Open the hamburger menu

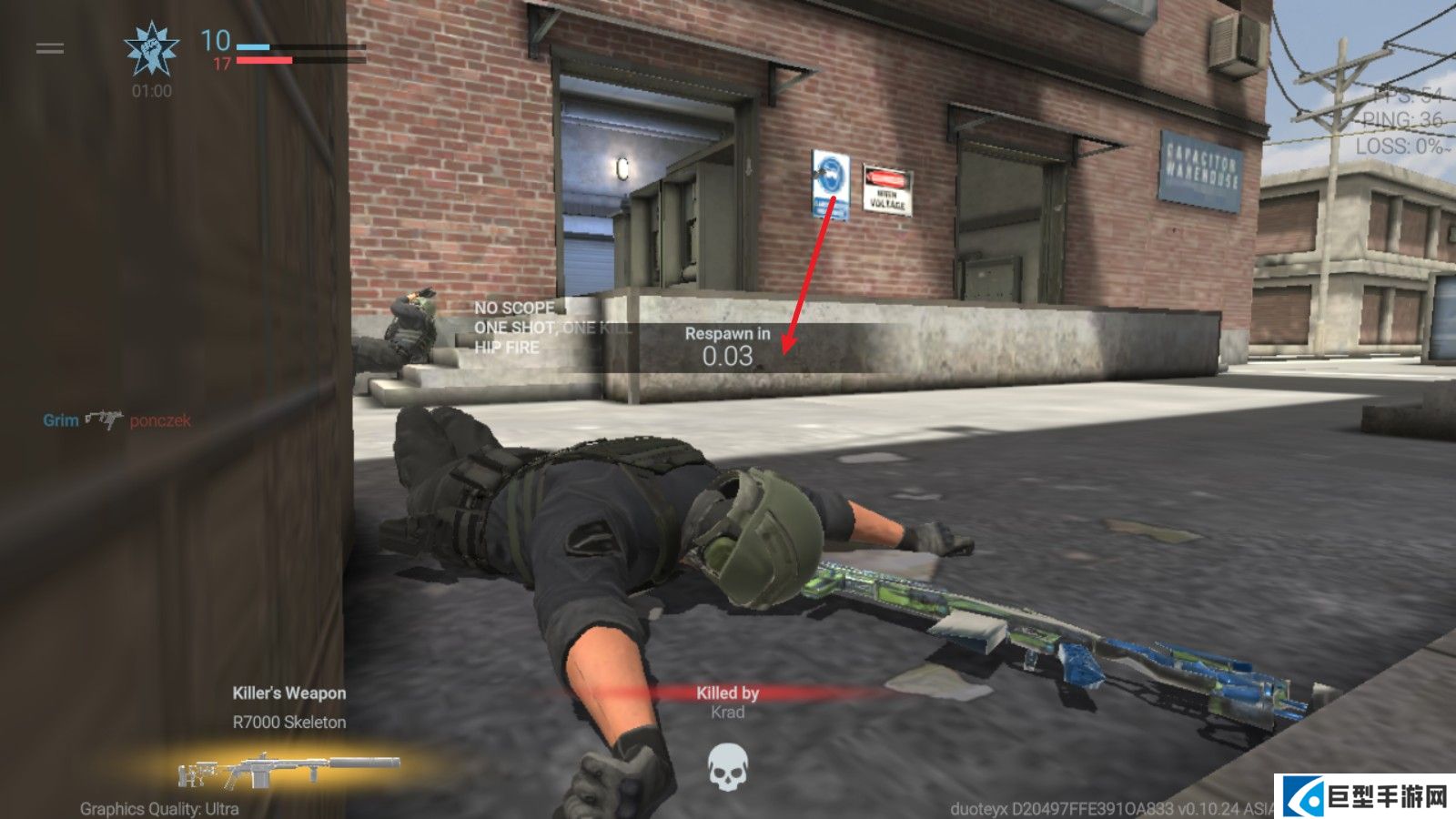50,48
